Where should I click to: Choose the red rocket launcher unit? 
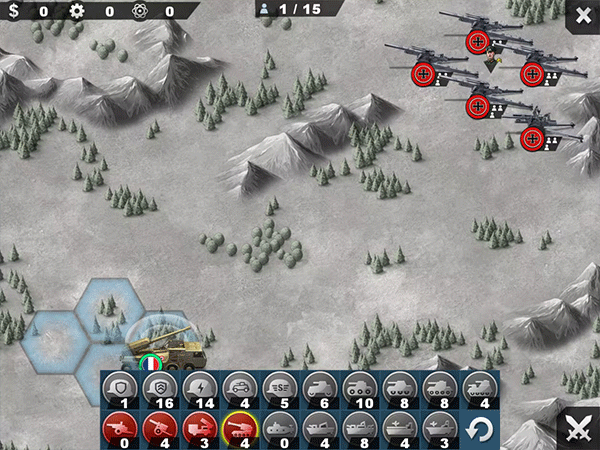point(199,428)
